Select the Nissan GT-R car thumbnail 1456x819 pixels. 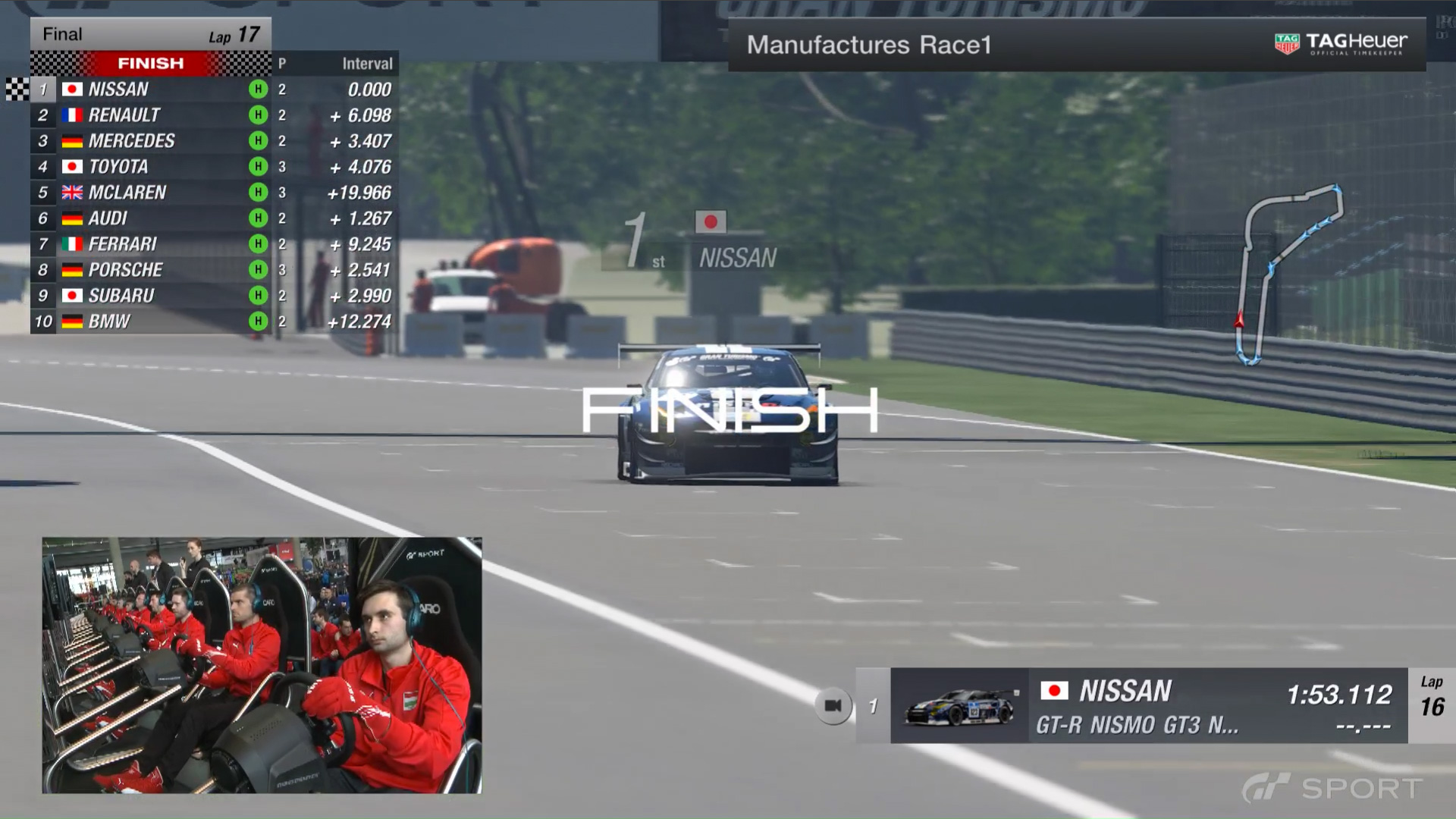[x=961, y=707]
